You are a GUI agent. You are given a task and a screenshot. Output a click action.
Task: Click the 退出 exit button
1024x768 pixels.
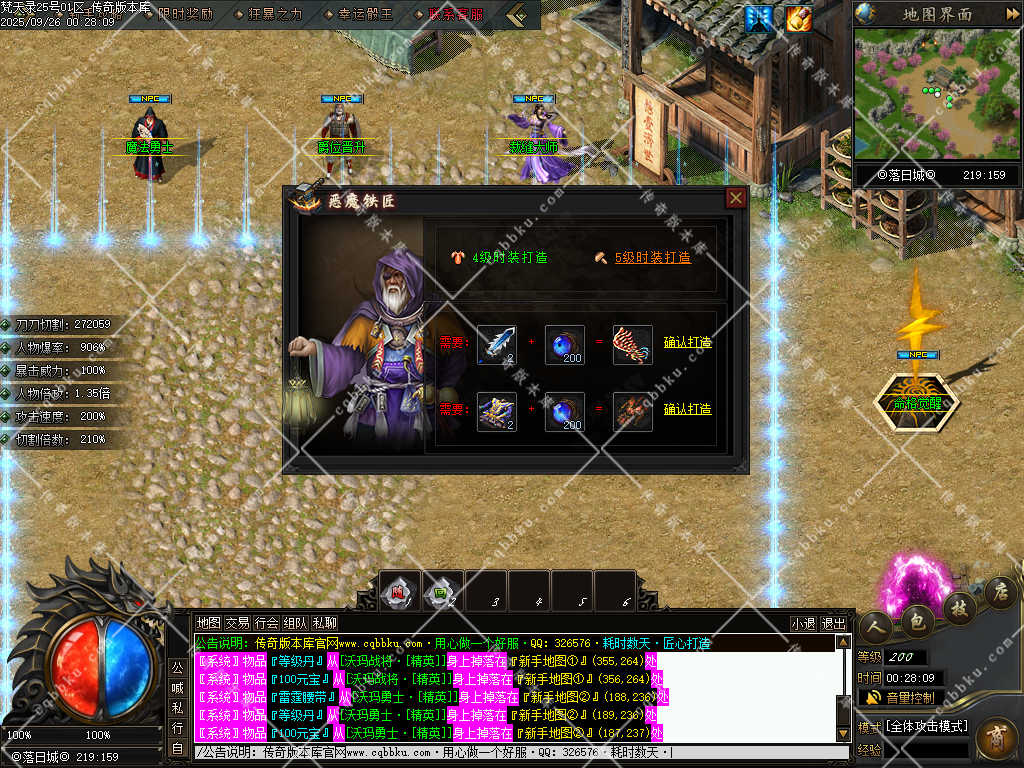(x=833, y=623)
